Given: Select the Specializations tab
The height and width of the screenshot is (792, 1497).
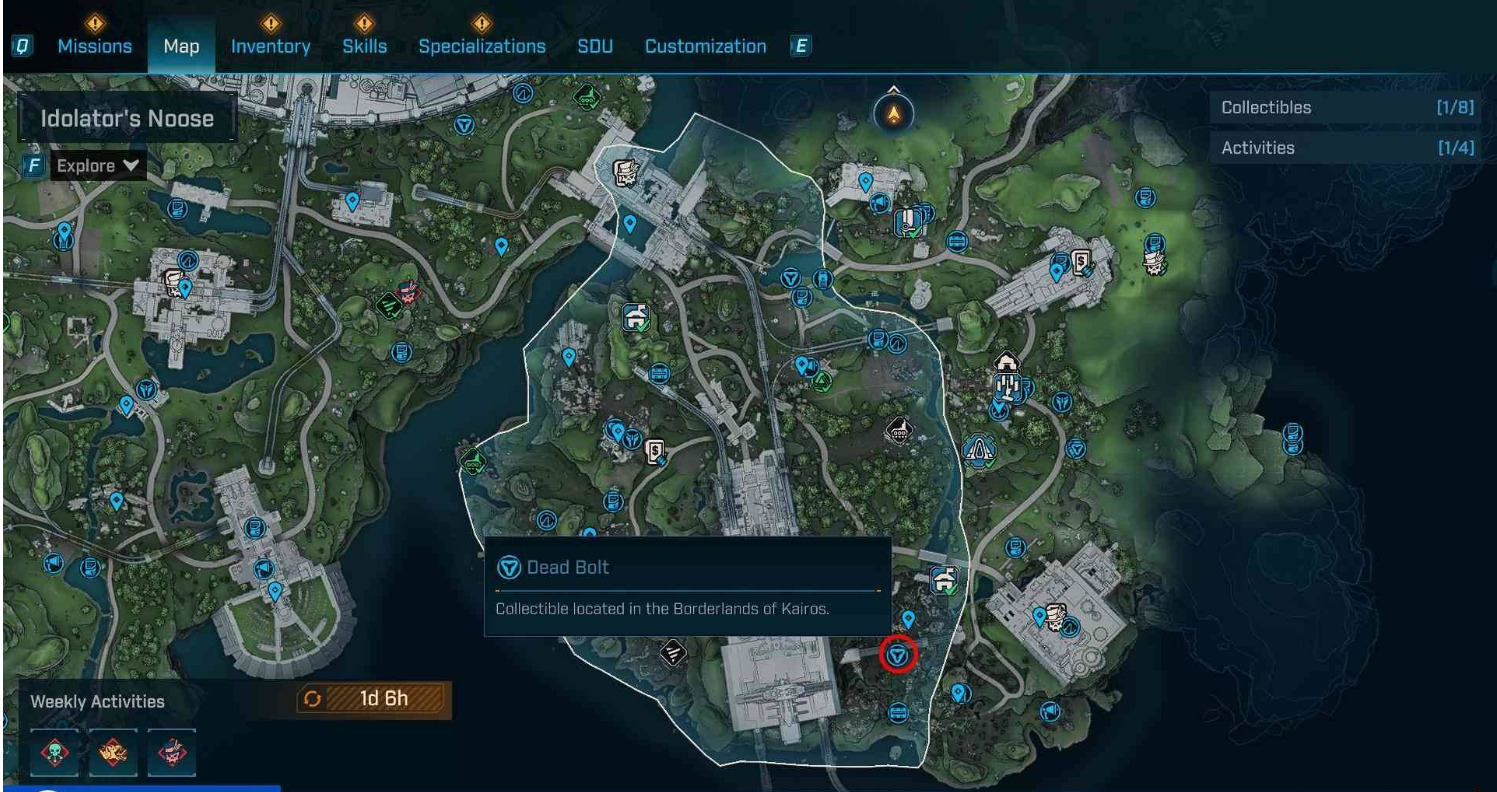Looking at the screenshot, I should (481, 46).
